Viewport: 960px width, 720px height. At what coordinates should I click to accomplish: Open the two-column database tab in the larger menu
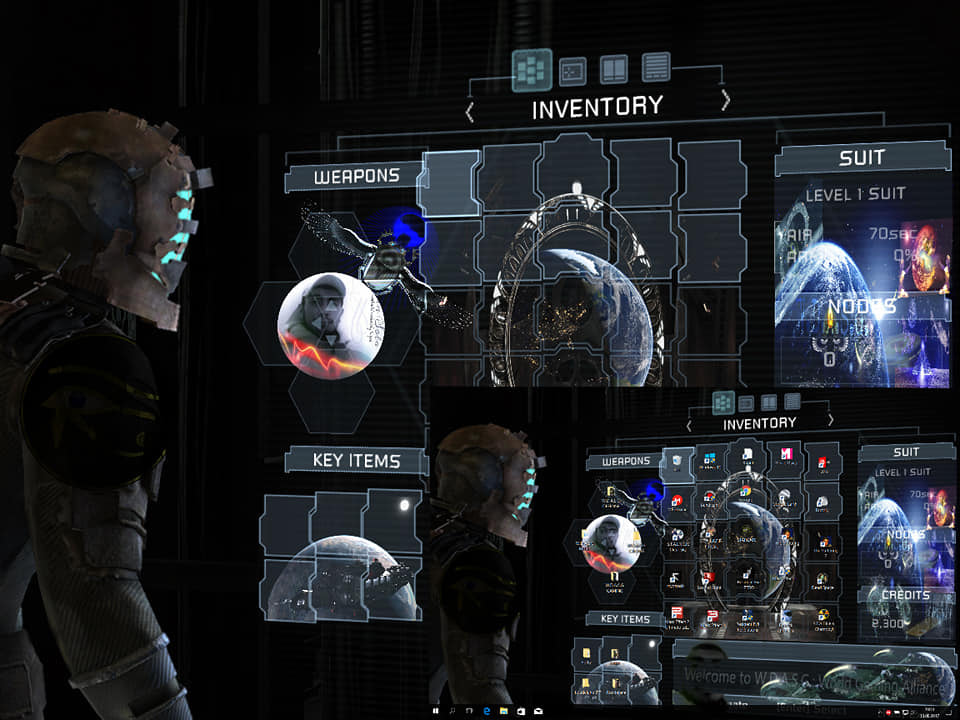(613, 69)
